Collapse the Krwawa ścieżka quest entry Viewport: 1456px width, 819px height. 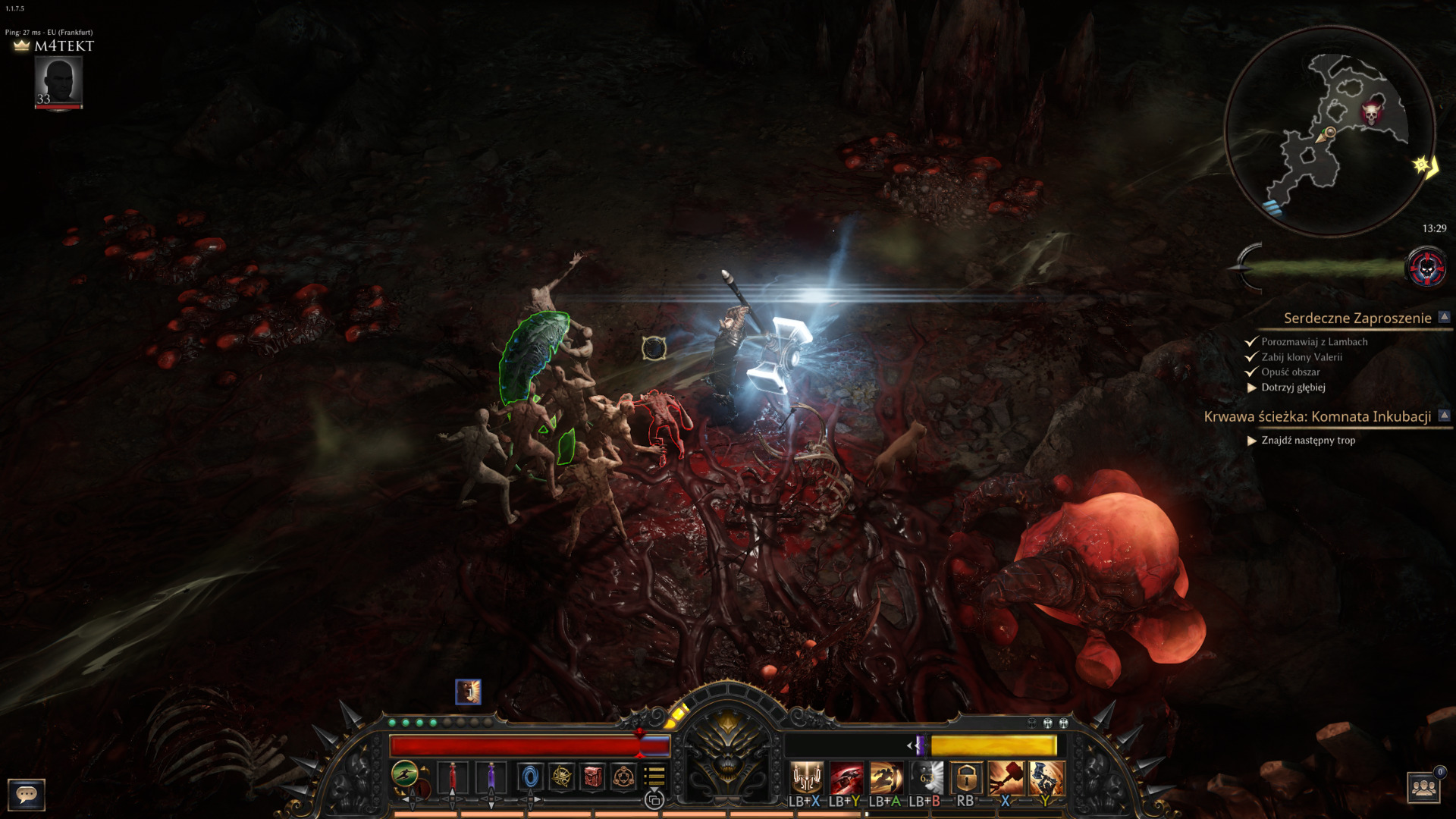[1444, 416]
